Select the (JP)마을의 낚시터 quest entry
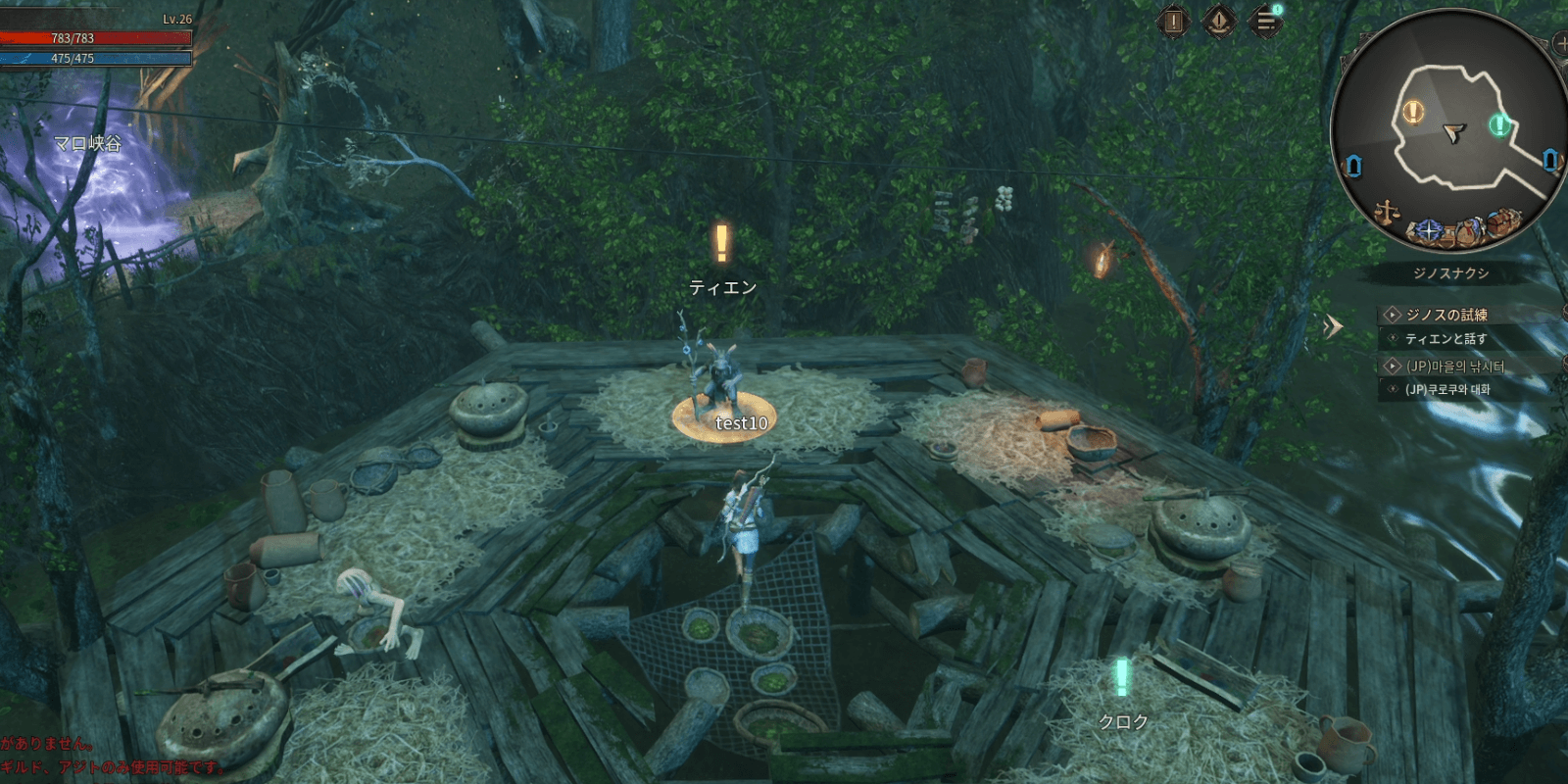Image resolution: width=1568 pixels, height=784 pixels. pos(1454,367)
